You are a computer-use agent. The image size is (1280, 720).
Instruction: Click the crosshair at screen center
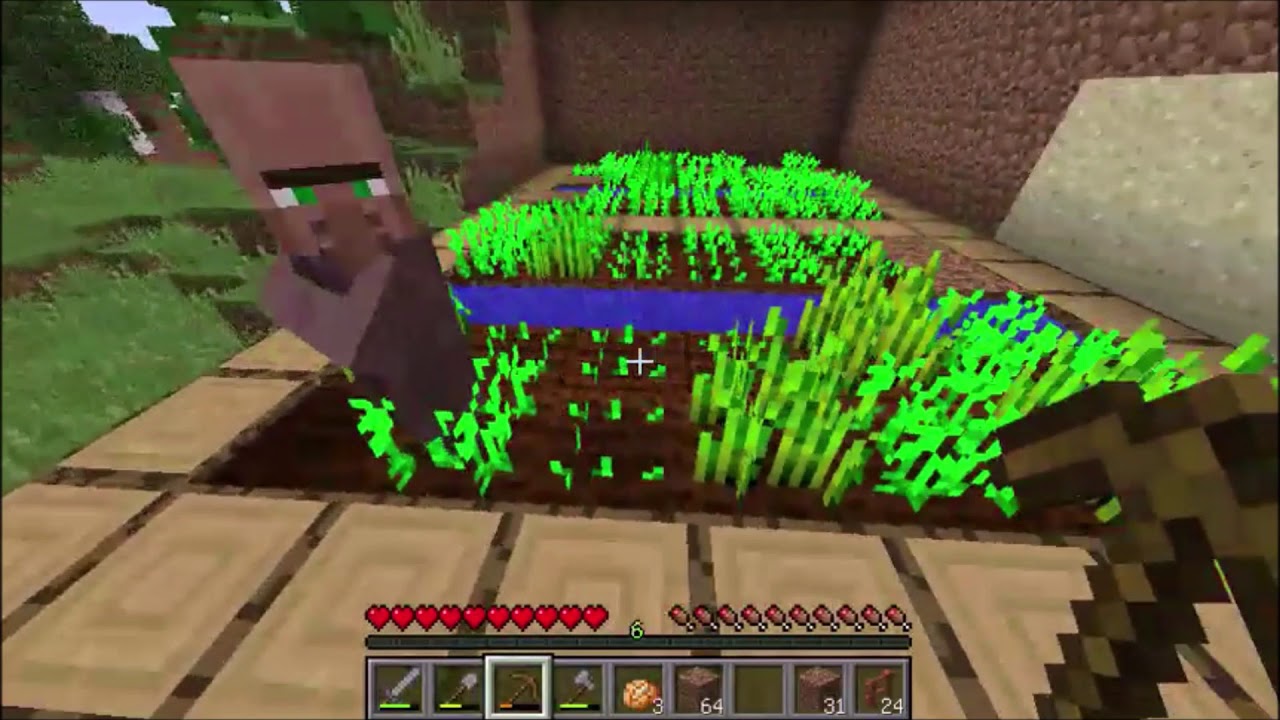(640, 362)
